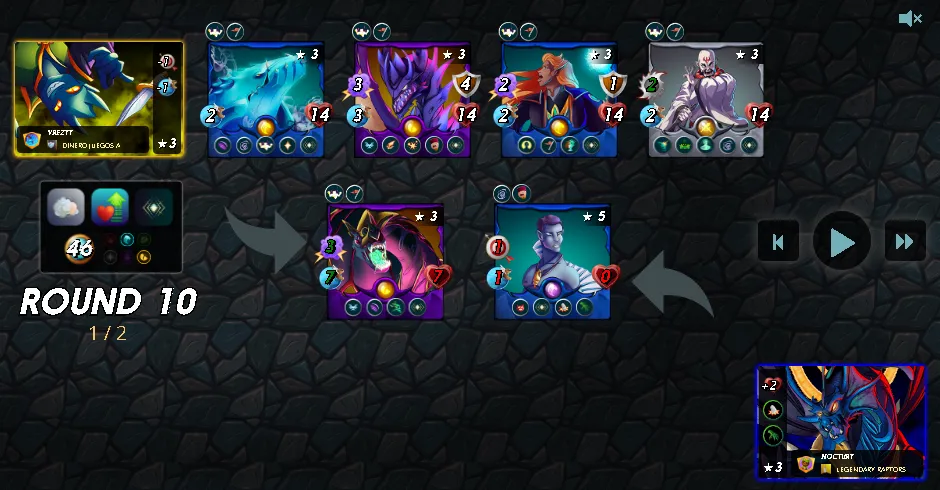Inspect the green diamond ruleset icon
This screenshot has width=940, height=490.
(155, 207)
